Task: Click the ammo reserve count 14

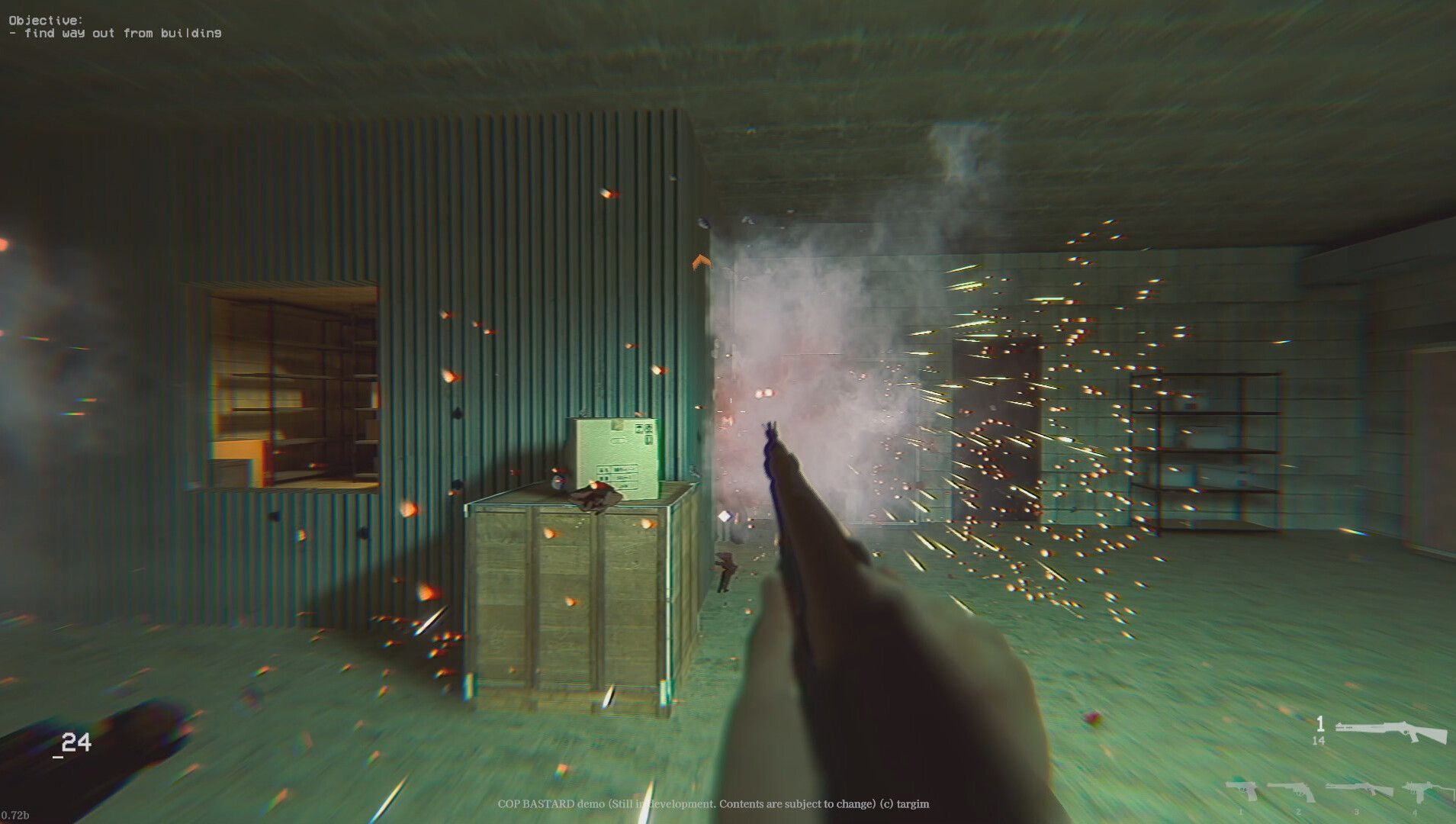Action: click(1319, 740)
